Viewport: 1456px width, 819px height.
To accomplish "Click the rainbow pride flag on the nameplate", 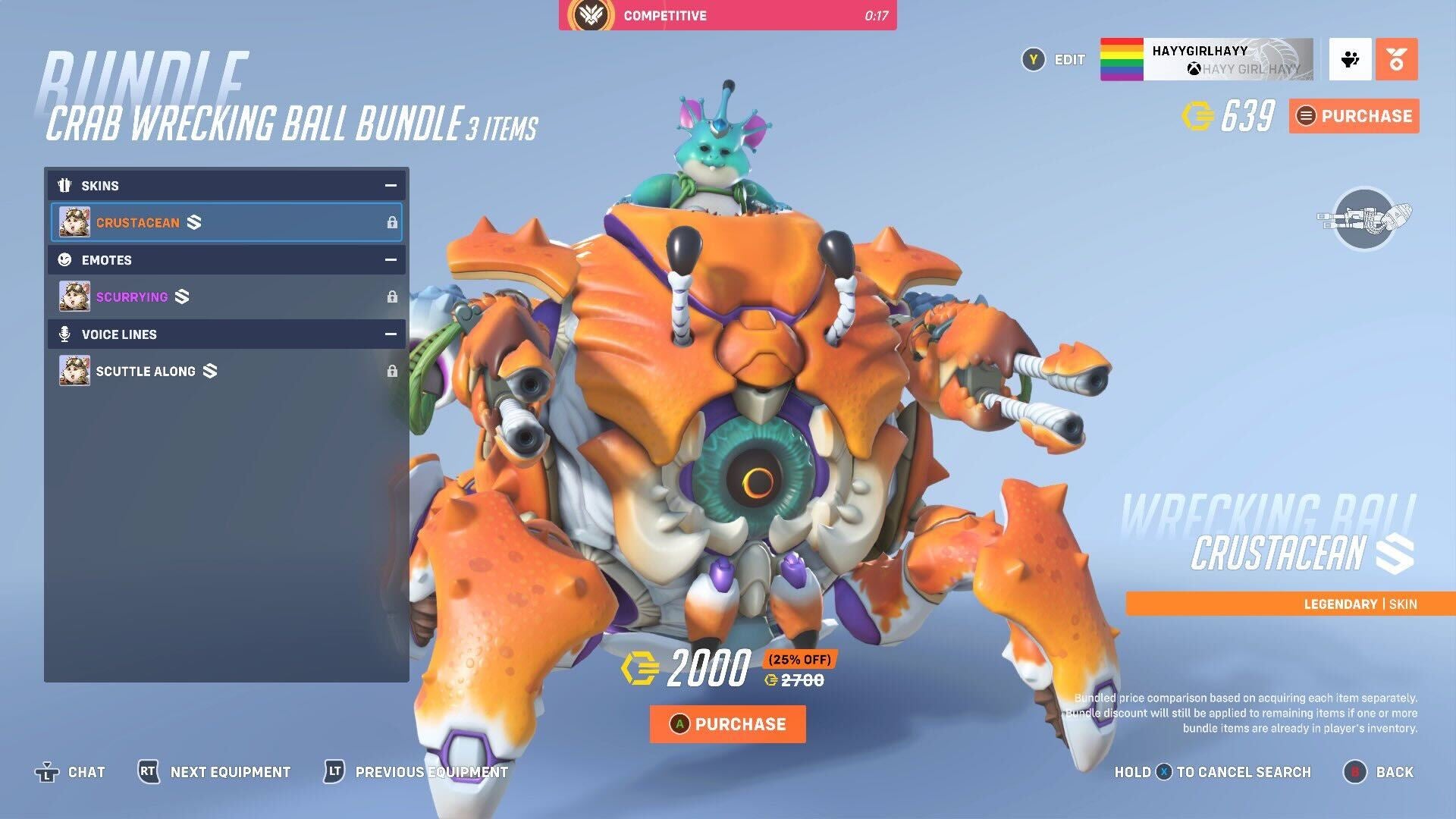I will click(x=1120, y=60).
